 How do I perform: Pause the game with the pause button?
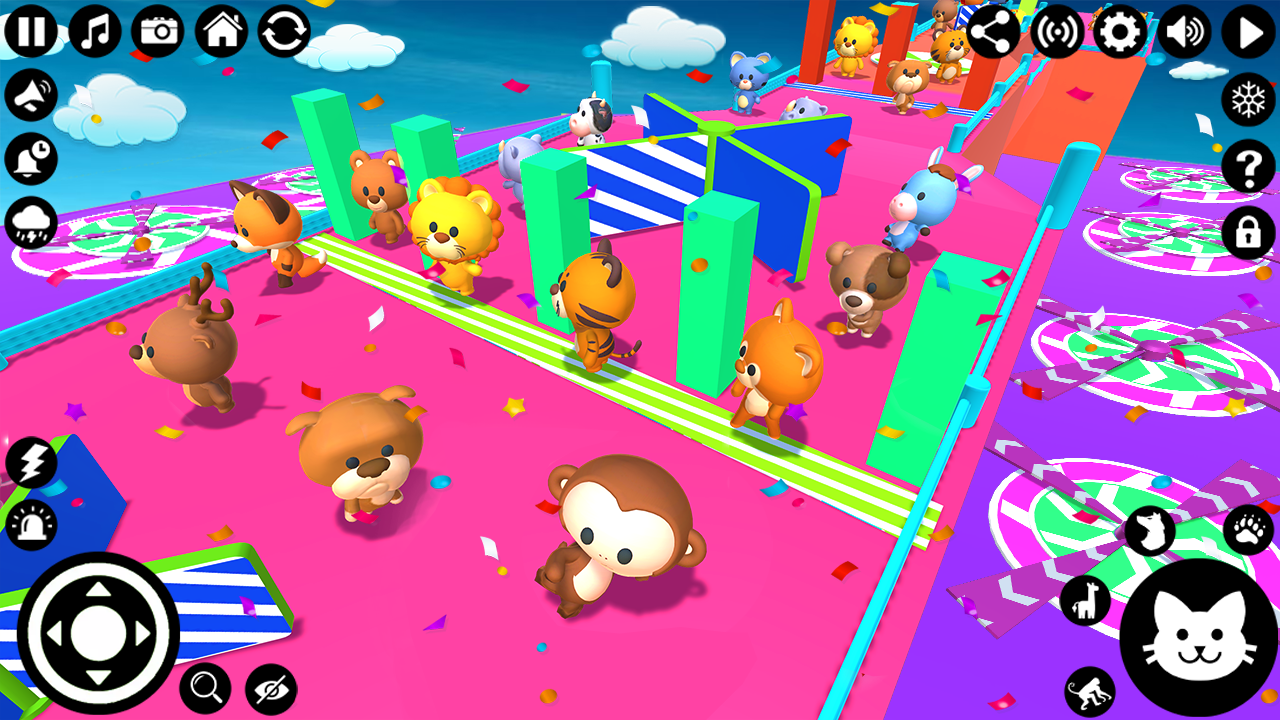[32, 31]
